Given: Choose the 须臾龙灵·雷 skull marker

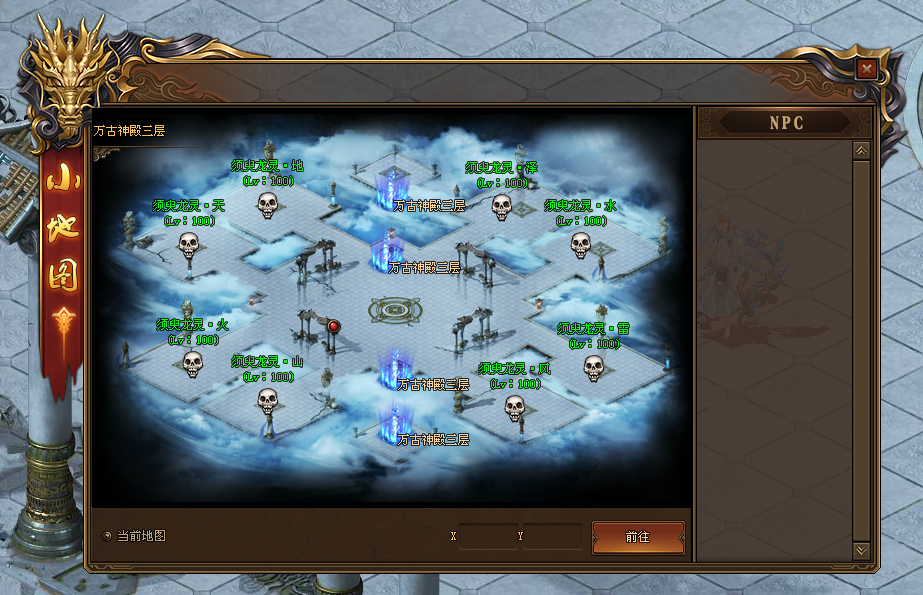Looking at the screenshot, I should point(593,368).
